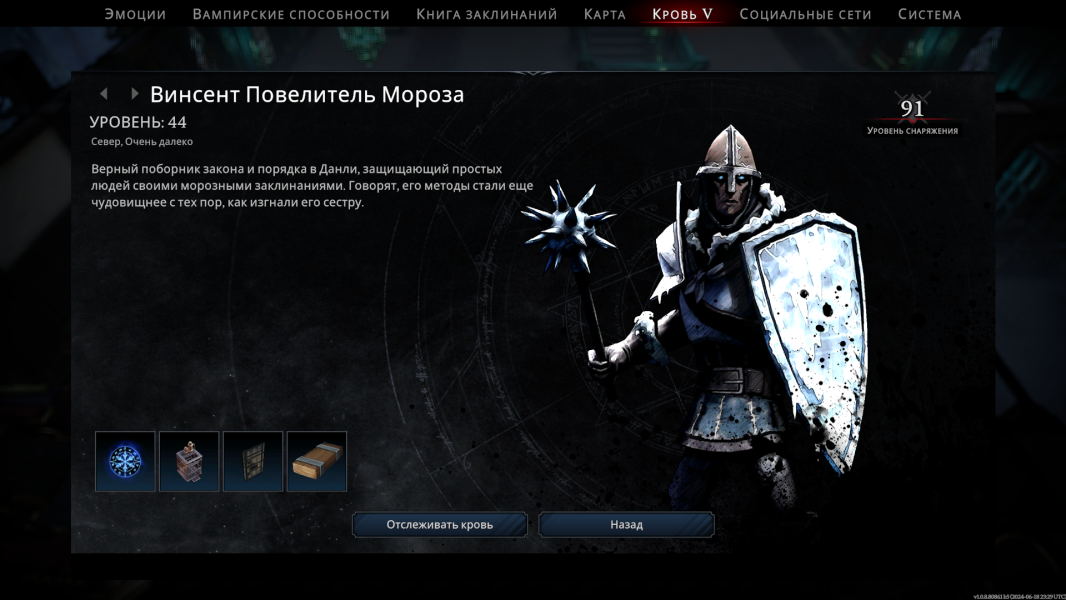
Task: View the dark metal door reward icon
Action: (x=253, y=461)
